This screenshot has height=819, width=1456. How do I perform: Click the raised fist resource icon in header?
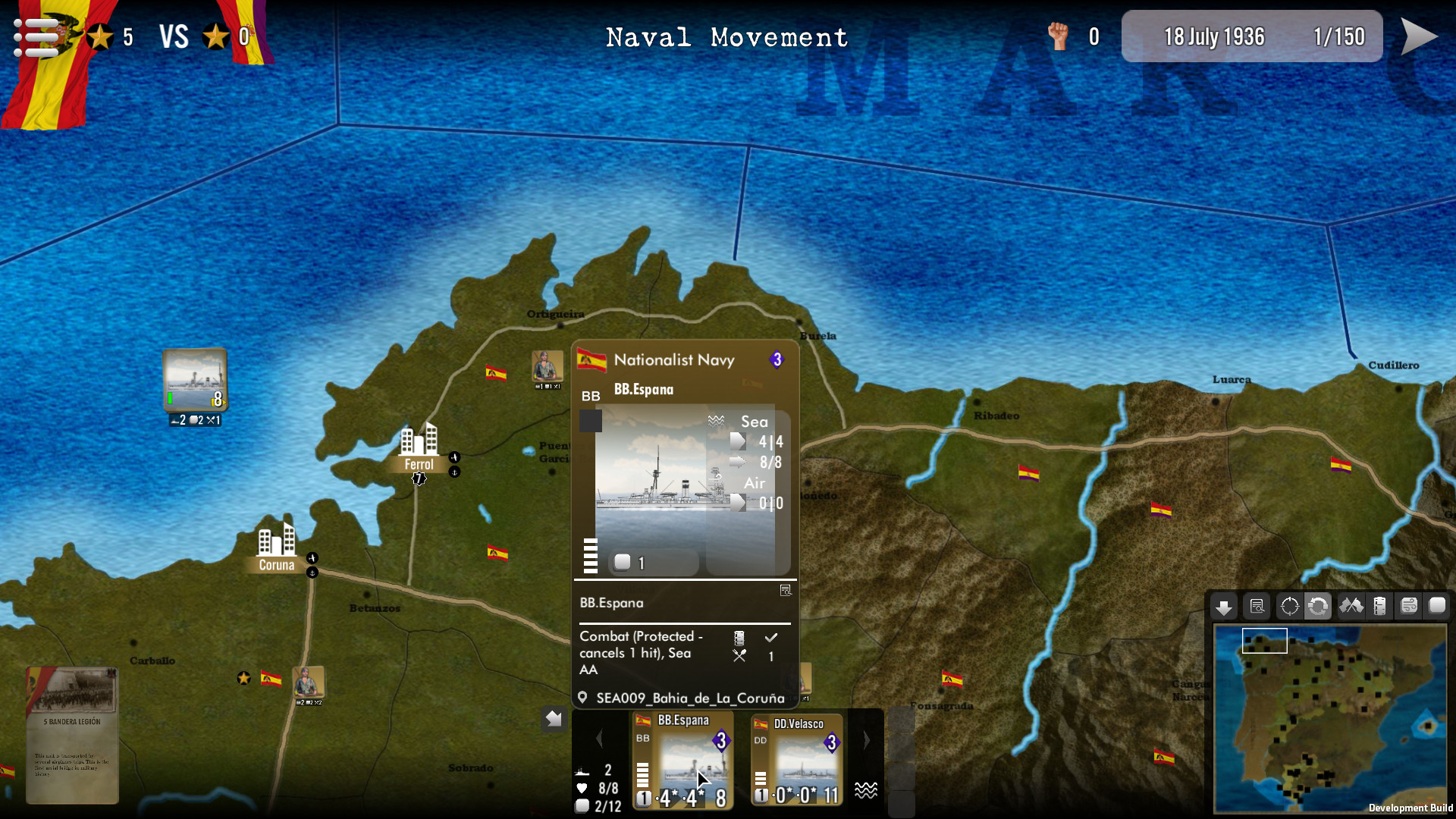point(1060,36)
